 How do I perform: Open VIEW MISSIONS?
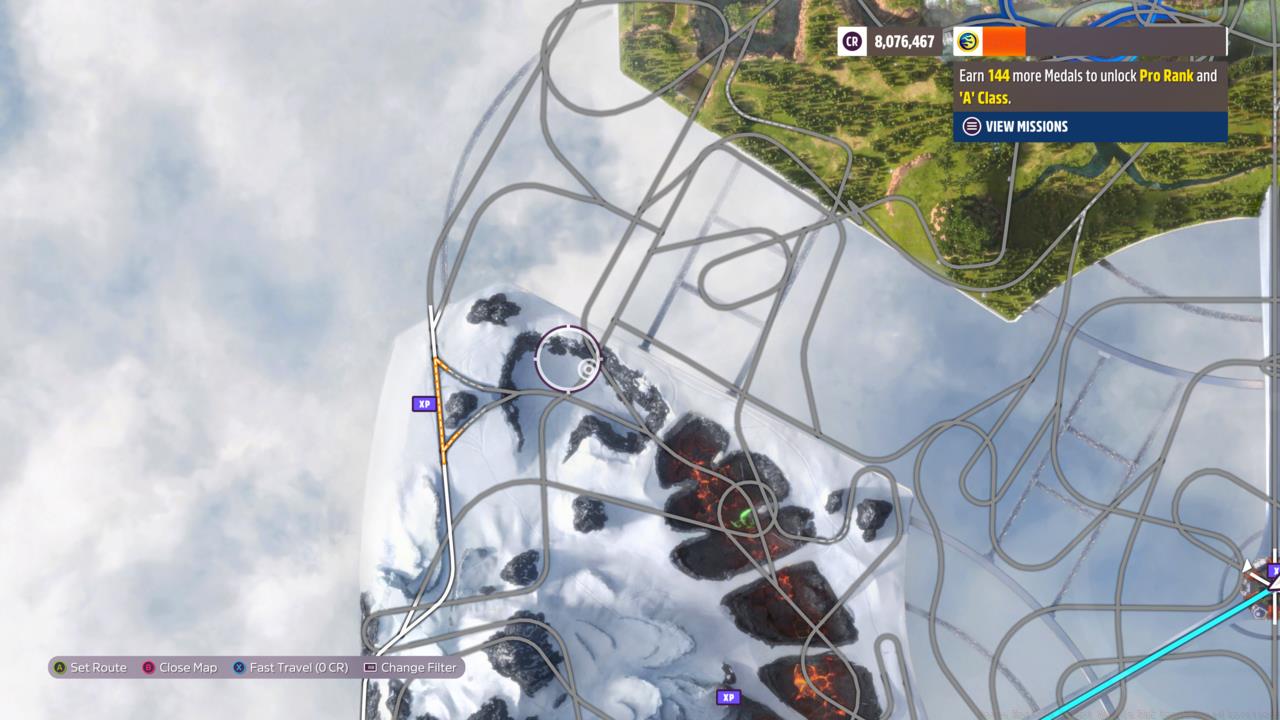pyautogui.click(x=1026, y=126)
